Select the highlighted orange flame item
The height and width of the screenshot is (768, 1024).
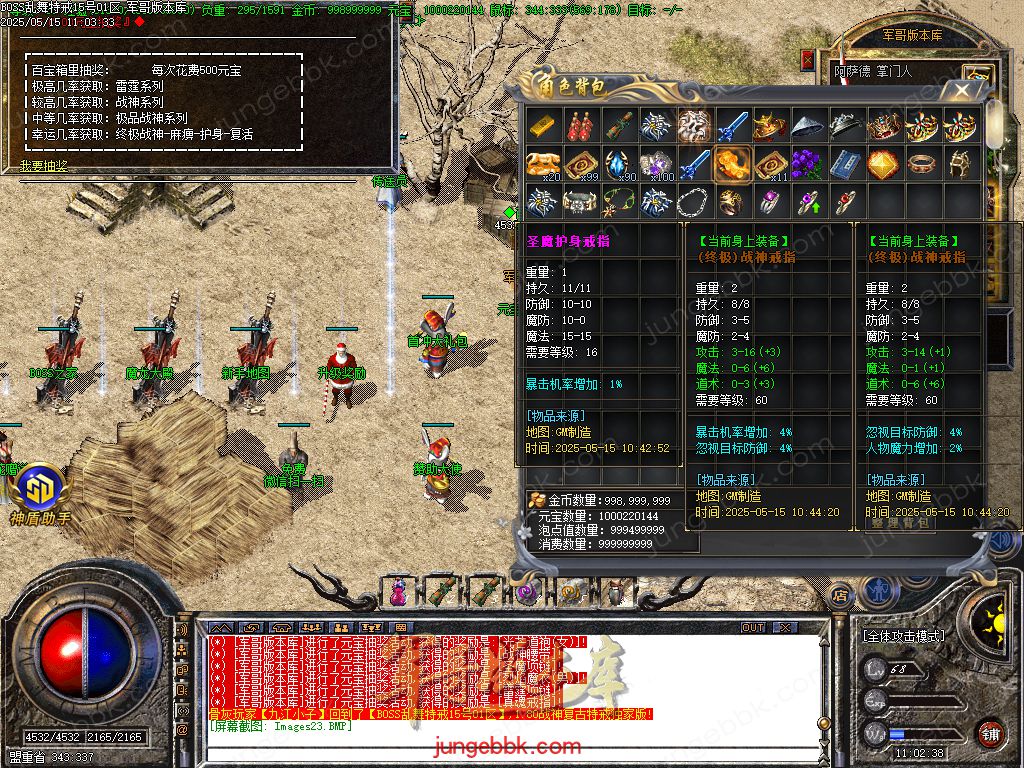click(x=732, y=163)
